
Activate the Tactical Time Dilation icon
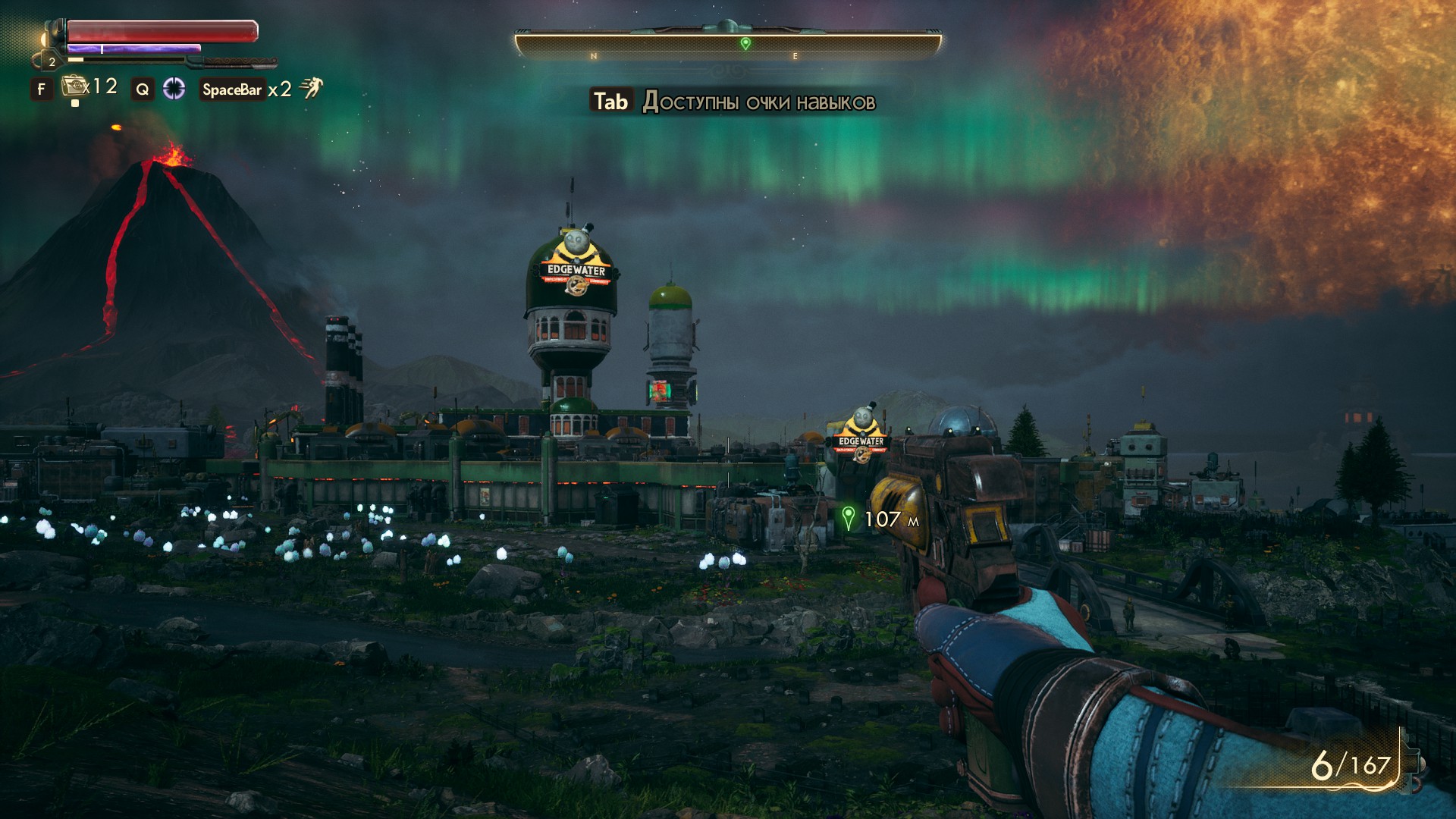pyautogui.click(x=174, y=89)
